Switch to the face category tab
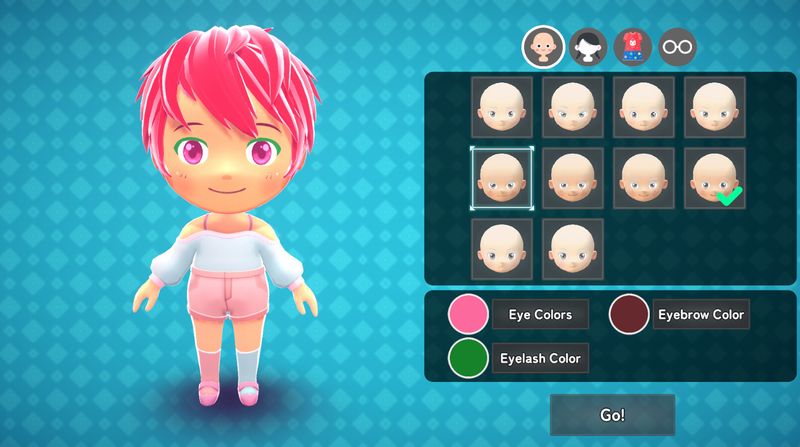The image size is (800, 447). (543, 46)
